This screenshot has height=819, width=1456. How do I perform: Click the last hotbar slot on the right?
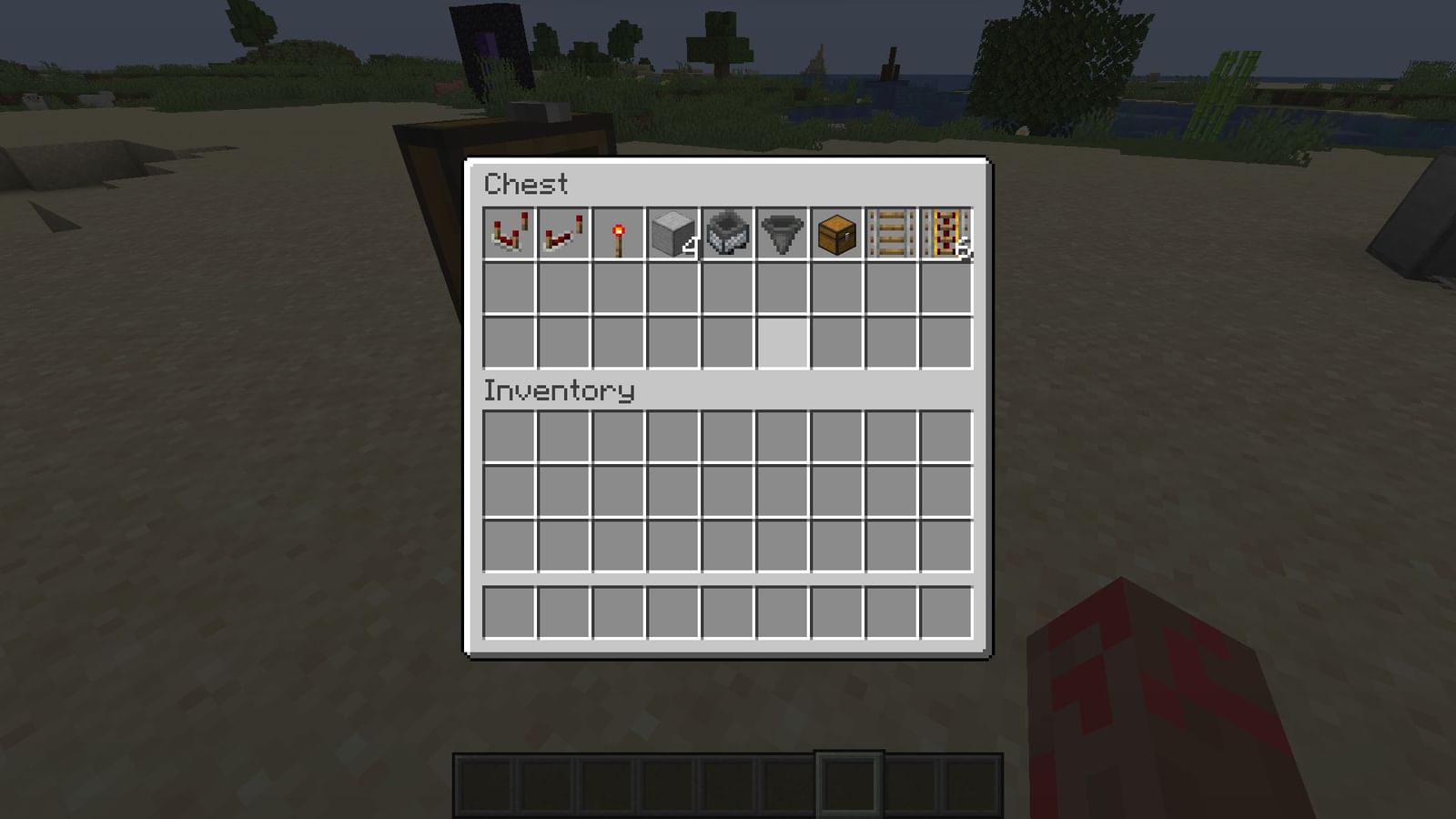pos(974,783)
